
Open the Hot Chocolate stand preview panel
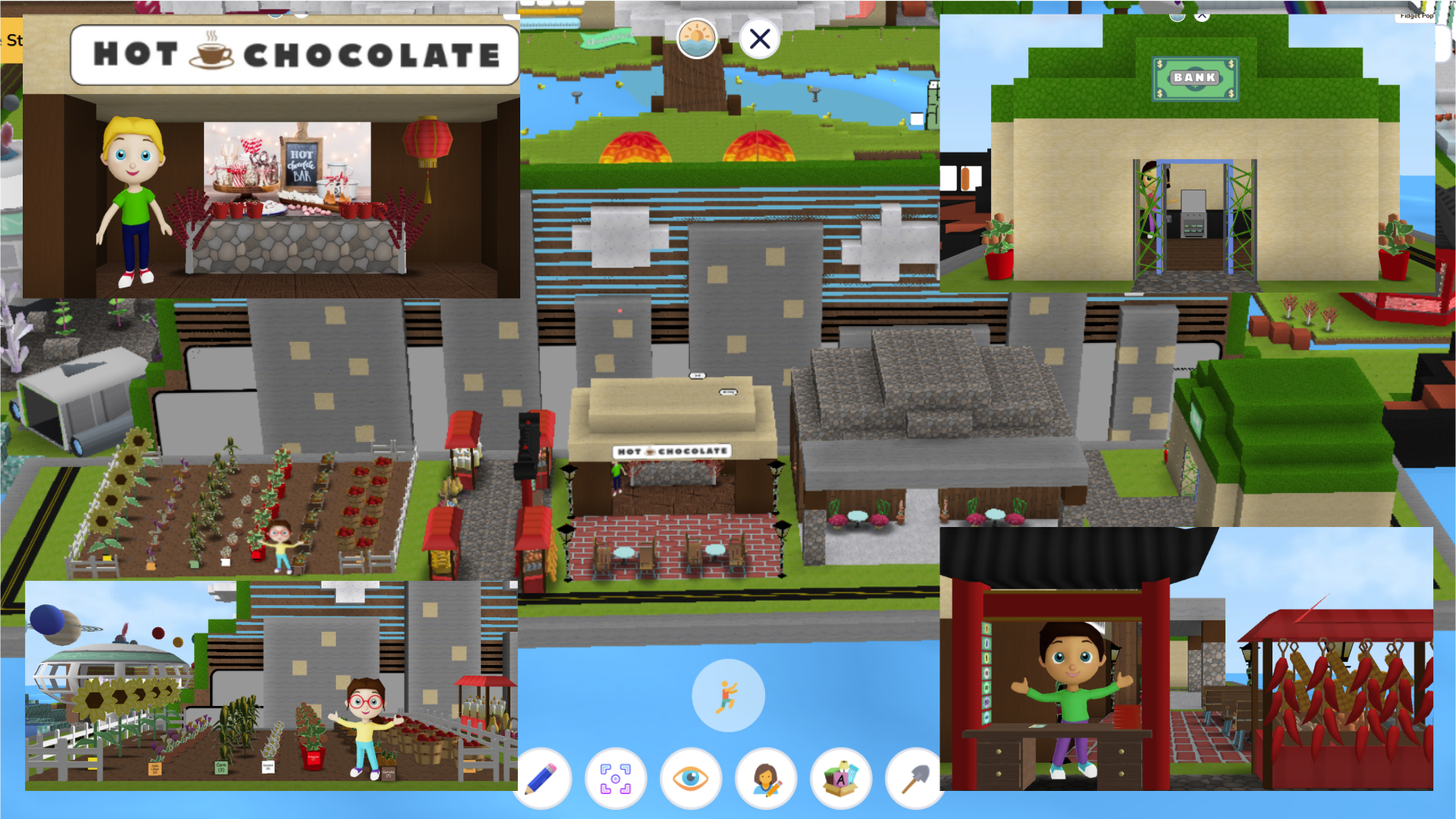[271, 155]
